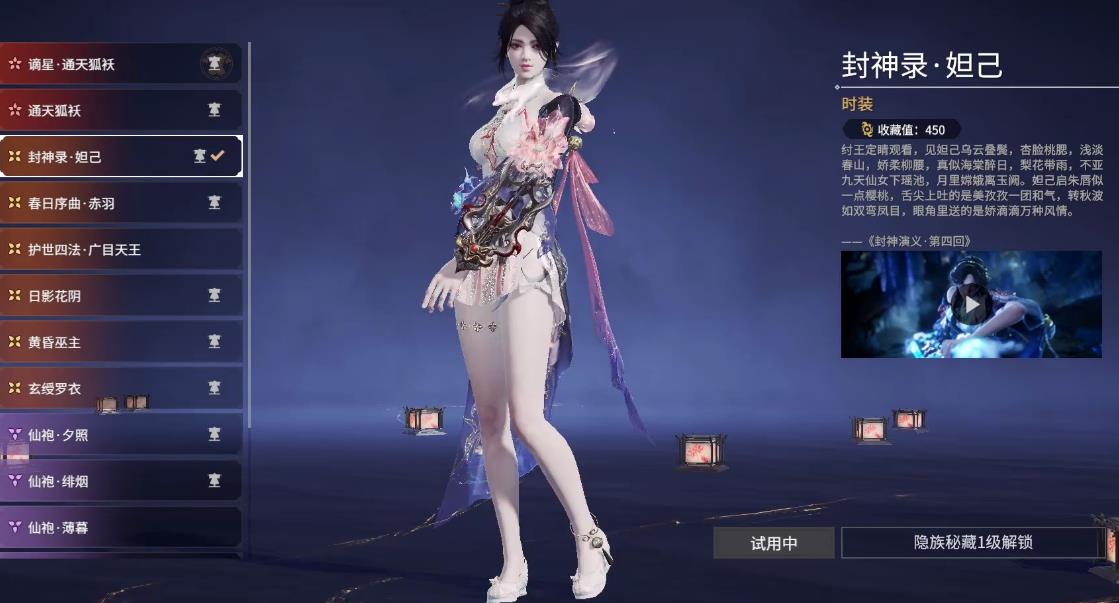Select the 仙袍·绯烟 robe
This screenshot has height=603, width=1119.
(120, 481)
